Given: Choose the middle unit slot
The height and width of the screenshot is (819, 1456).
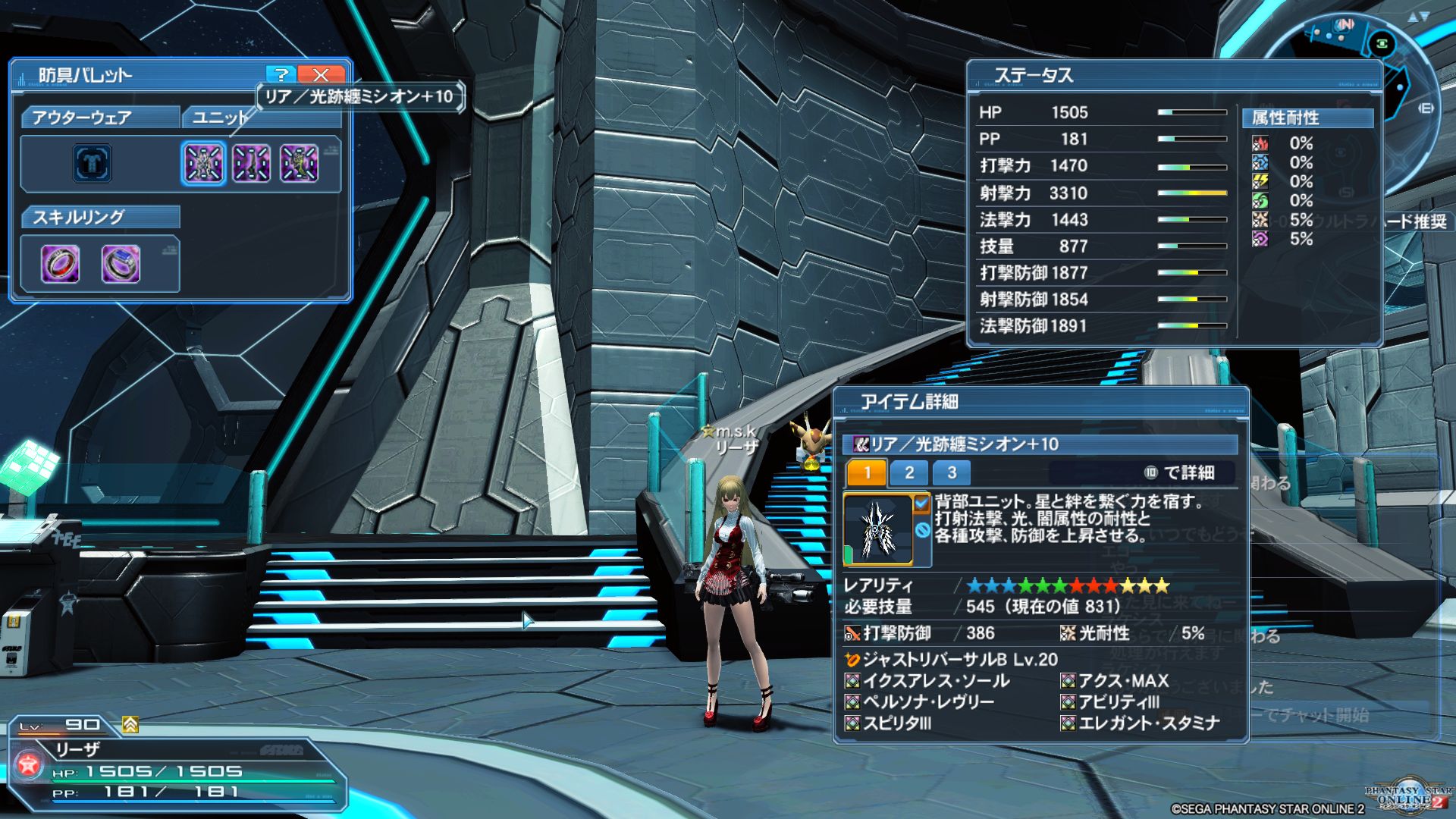Looking at the screenshot, I should click(251, 163).
